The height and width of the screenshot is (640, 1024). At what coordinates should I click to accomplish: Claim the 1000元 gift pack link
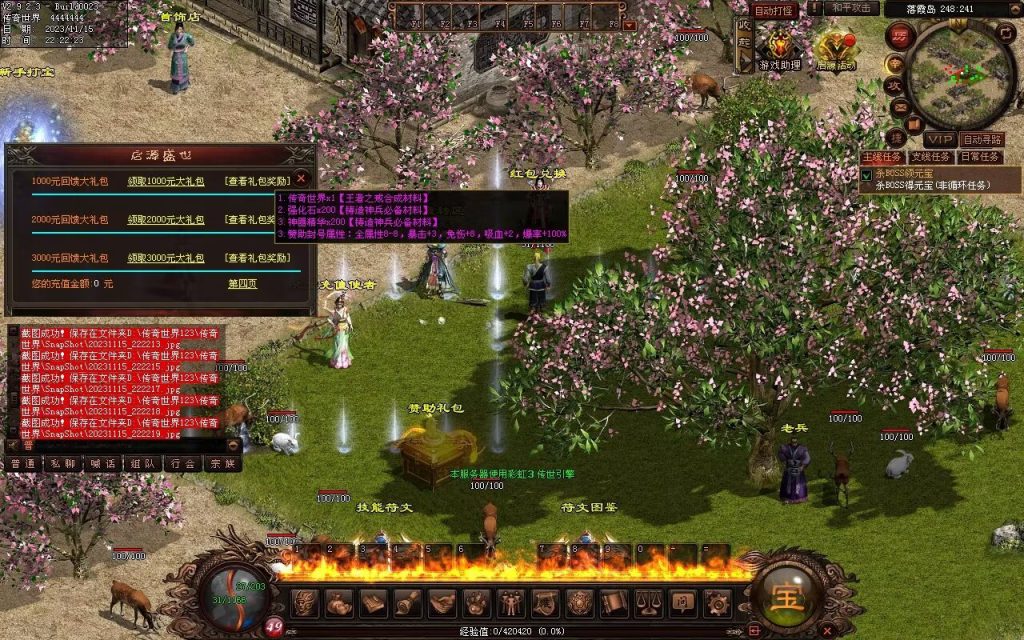click(166, 181)
